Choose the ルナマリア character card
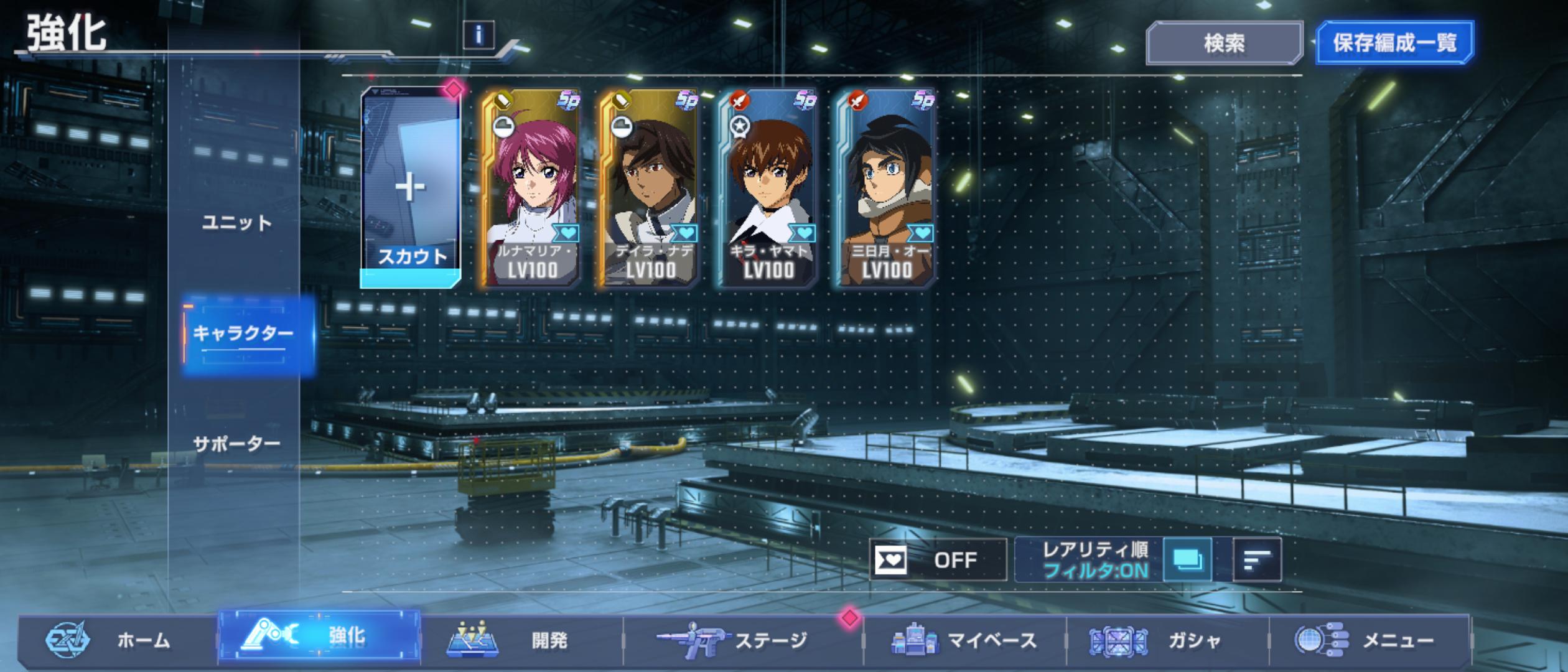 pos(531,188)
